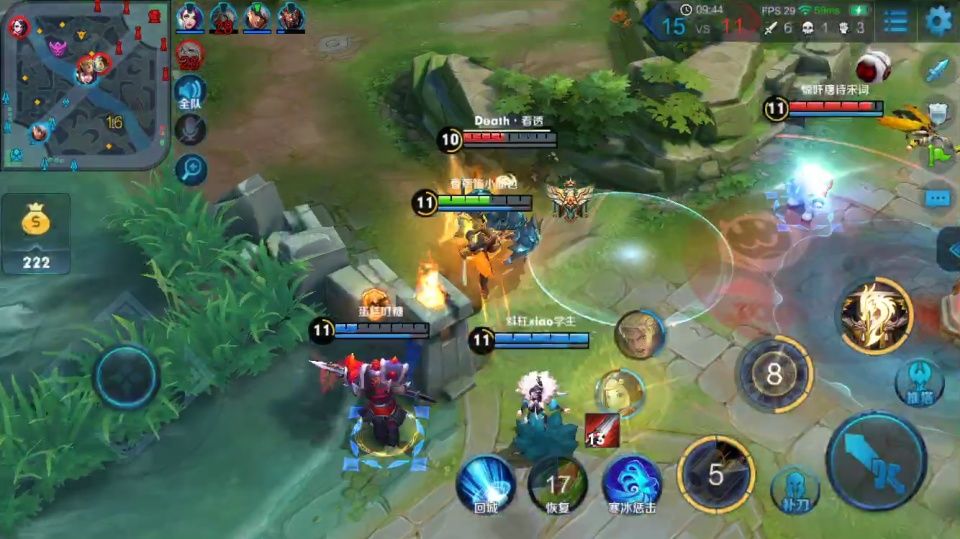Open the quick chat message button
Image resolution: width=960 pixels, height=539 pixels.
(x=938, y=197)
